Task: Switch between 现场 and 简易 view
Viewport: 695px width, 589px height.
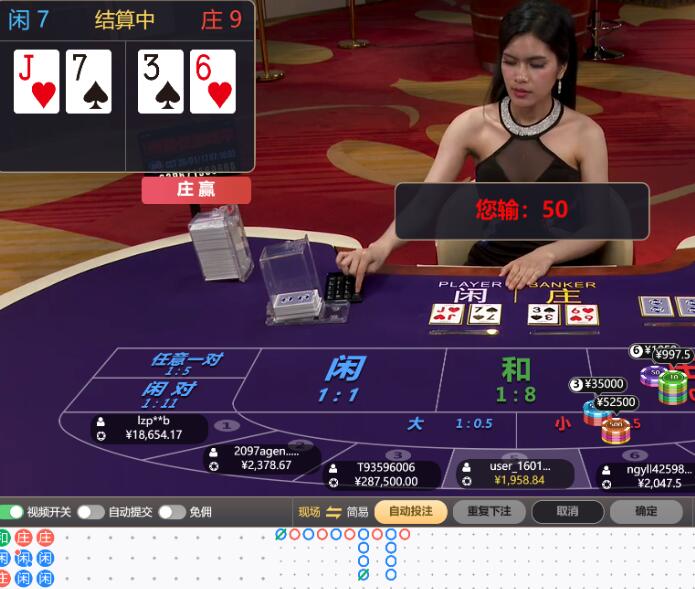Action: [x=334, y=512]
